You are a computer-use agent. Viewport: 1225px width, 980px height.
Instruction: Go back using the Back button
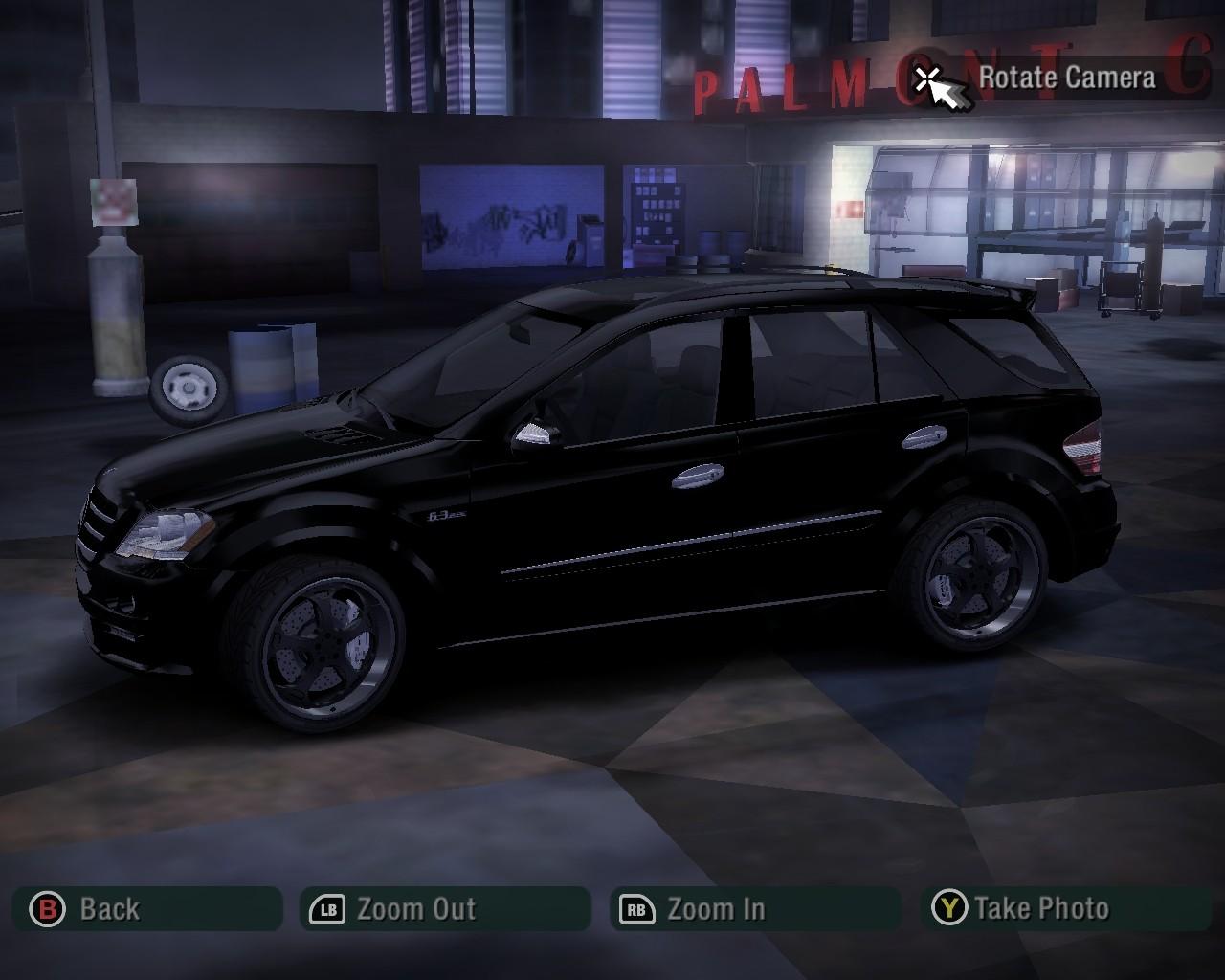click(x=147, y=908)
